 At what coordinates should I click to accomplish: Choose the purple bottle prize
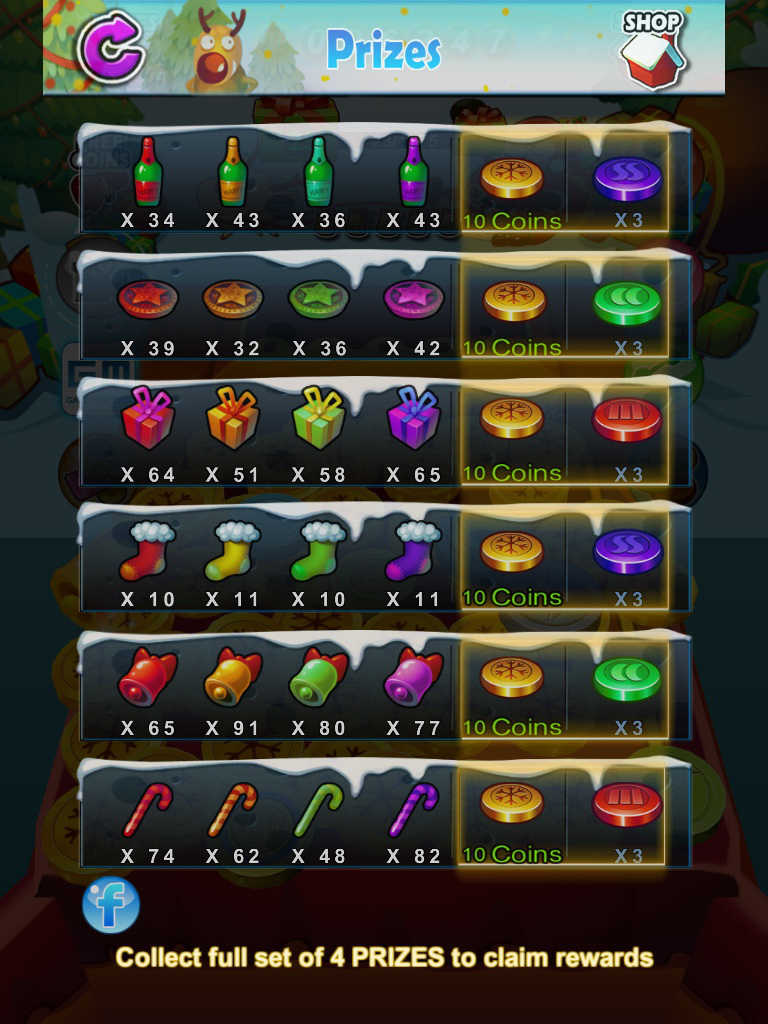pyautogui.click(x=414, y=172)
